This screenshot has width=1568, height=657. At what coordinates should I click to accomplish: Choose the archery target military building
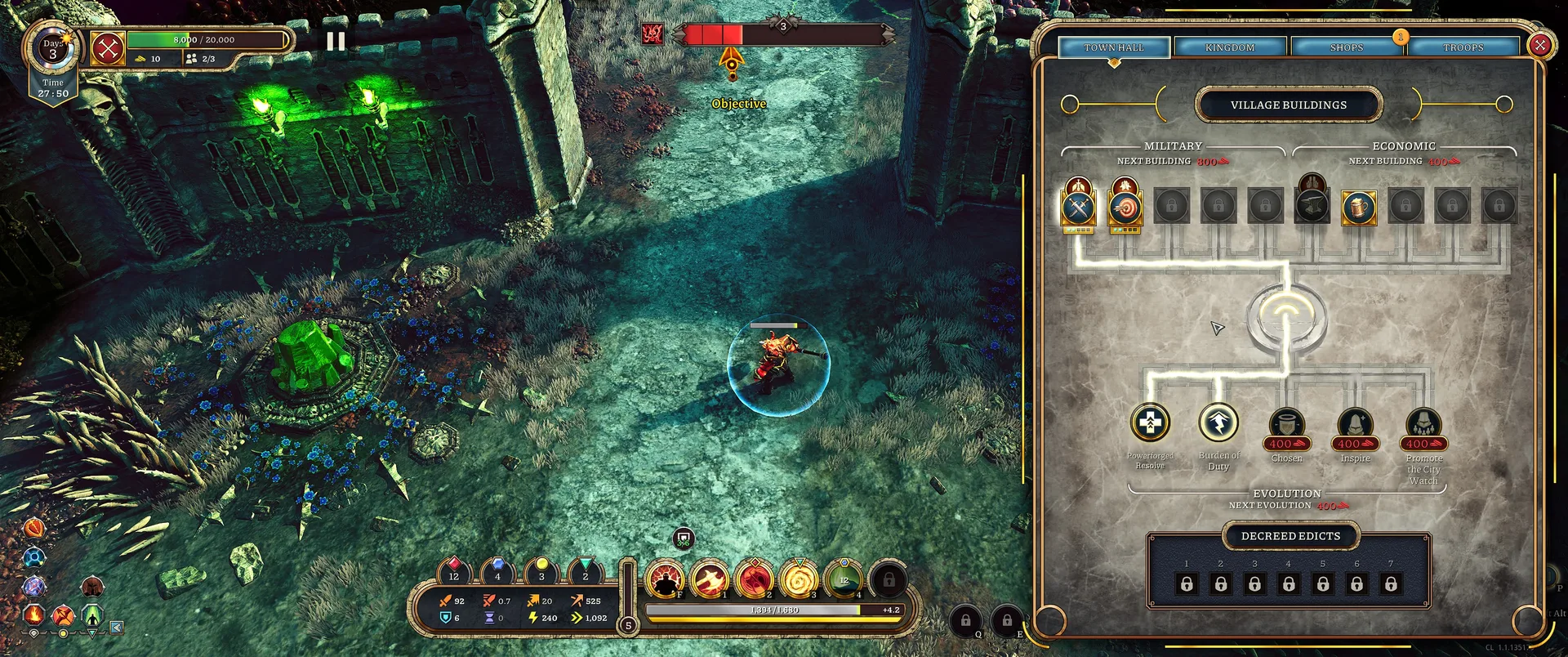[x=1125, y=208]
